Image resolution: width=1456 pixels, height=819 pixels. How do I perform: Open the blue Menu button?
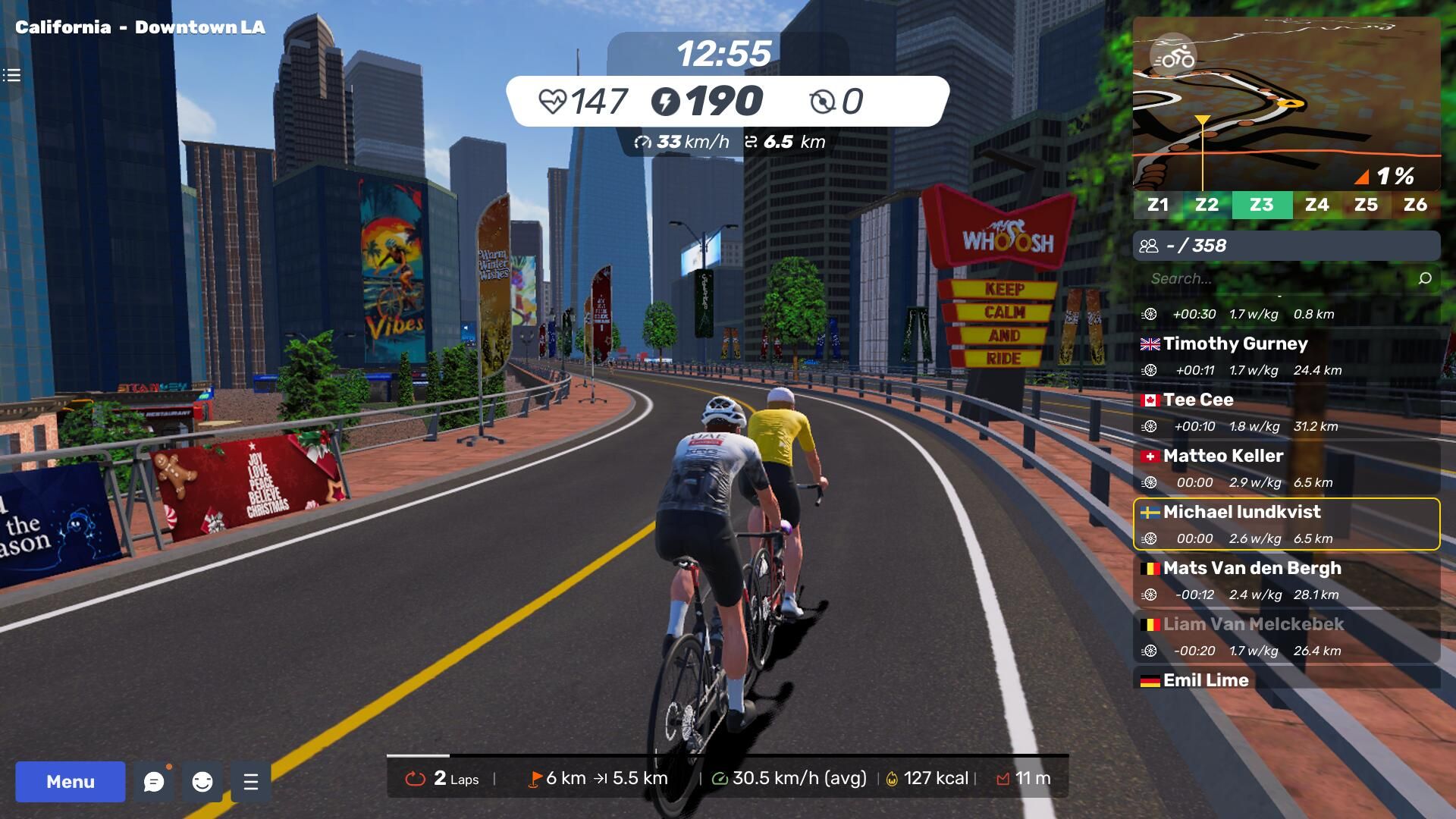click(x=70, y=782)
